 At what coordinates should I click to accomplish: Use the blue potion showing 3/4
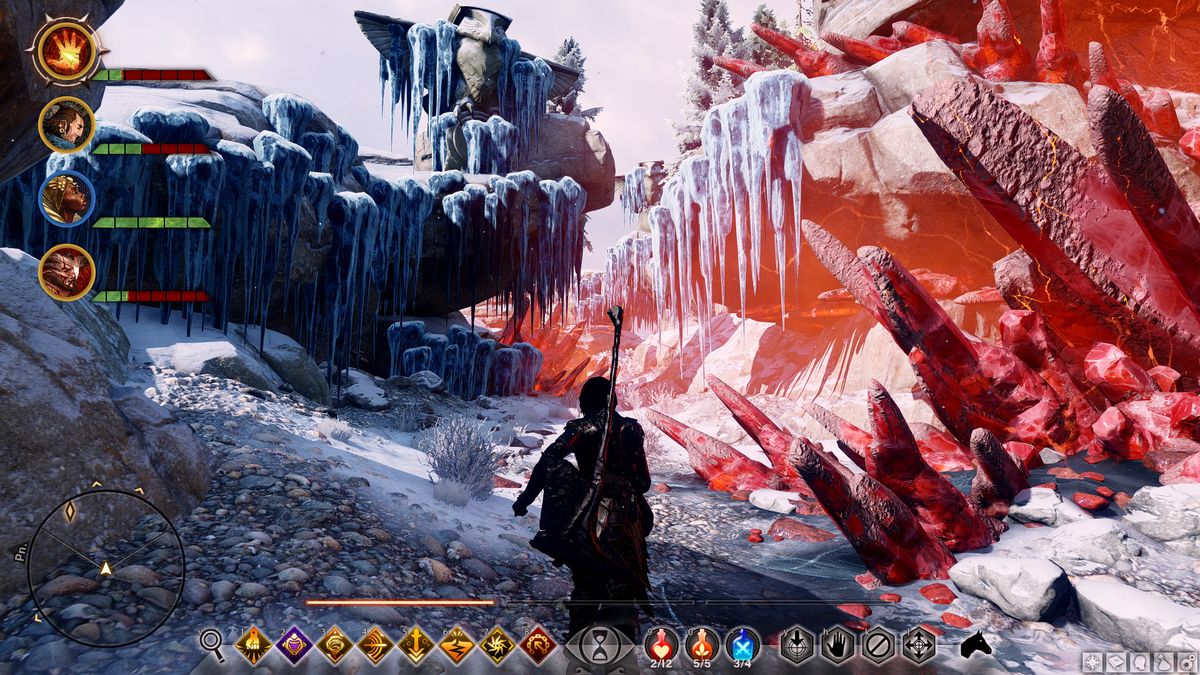coord(742,645)
